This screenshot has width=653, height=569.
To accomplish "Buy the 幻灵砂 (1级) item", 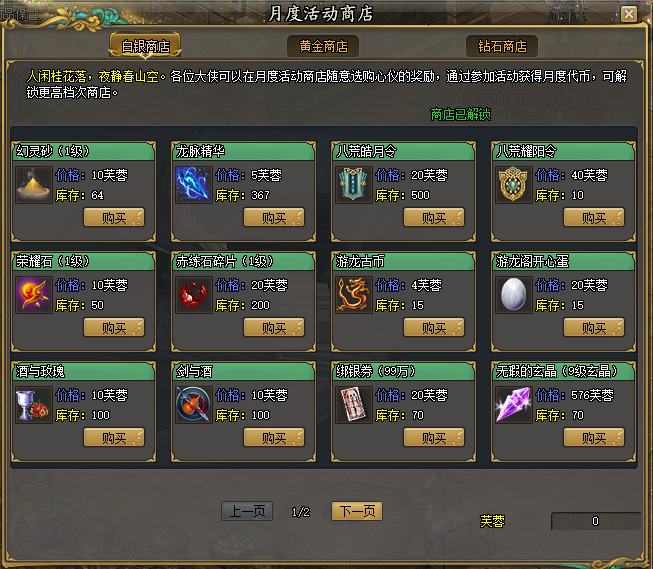I will (113, 217).
